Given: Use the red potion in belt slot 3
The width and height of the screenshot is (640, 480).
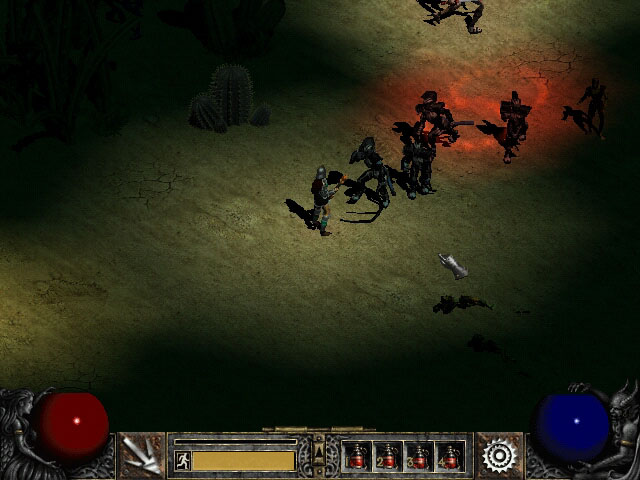Looking at the screenshot, I should 419,456.
